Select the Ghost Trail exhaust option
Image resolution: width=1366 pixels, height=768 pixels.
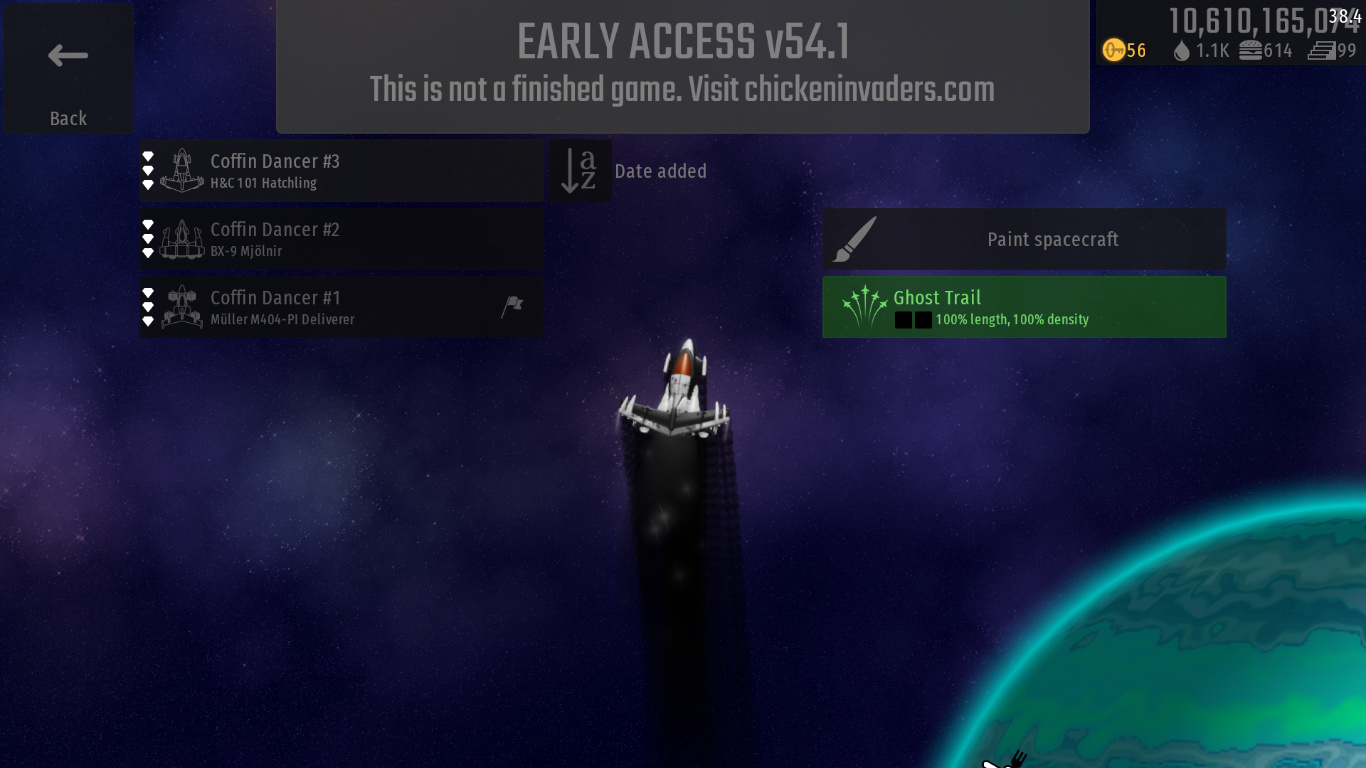[x=1024, y=307]
